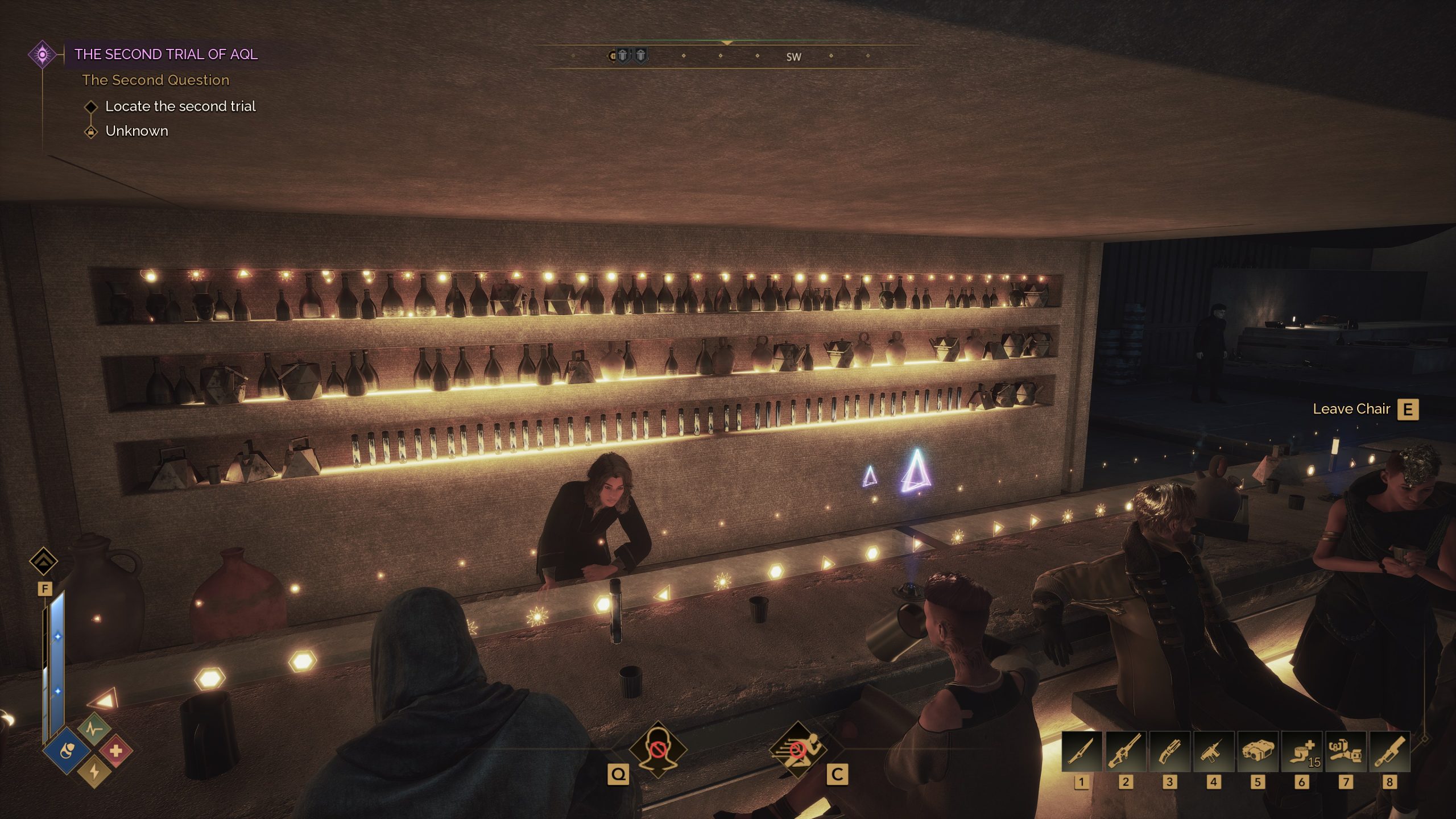Click the head silhouette ability icon

(x=658, y=750)
